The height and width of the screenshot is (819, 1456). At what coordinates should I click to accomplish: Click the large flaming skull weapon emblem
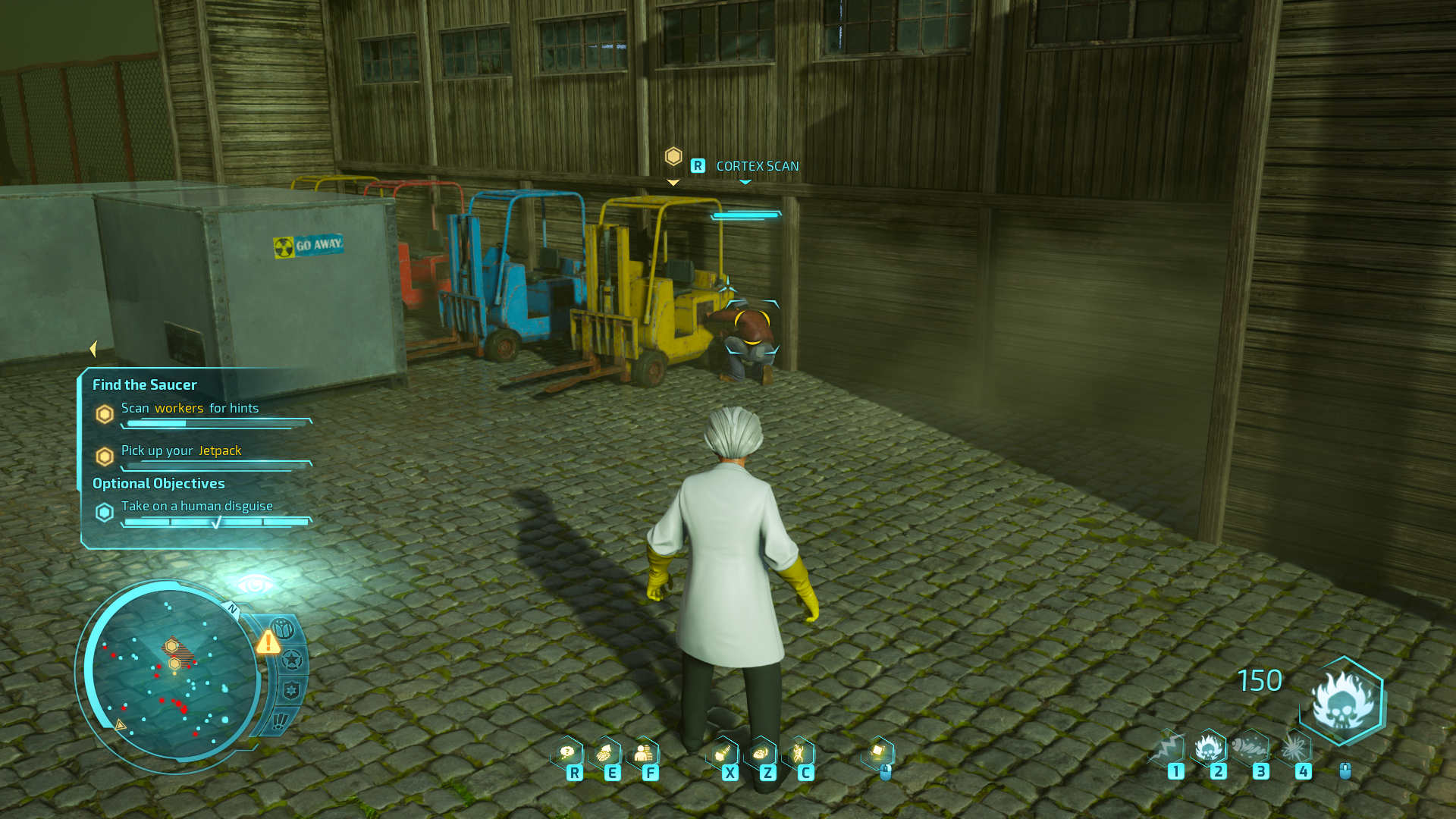pos(1343,701)
